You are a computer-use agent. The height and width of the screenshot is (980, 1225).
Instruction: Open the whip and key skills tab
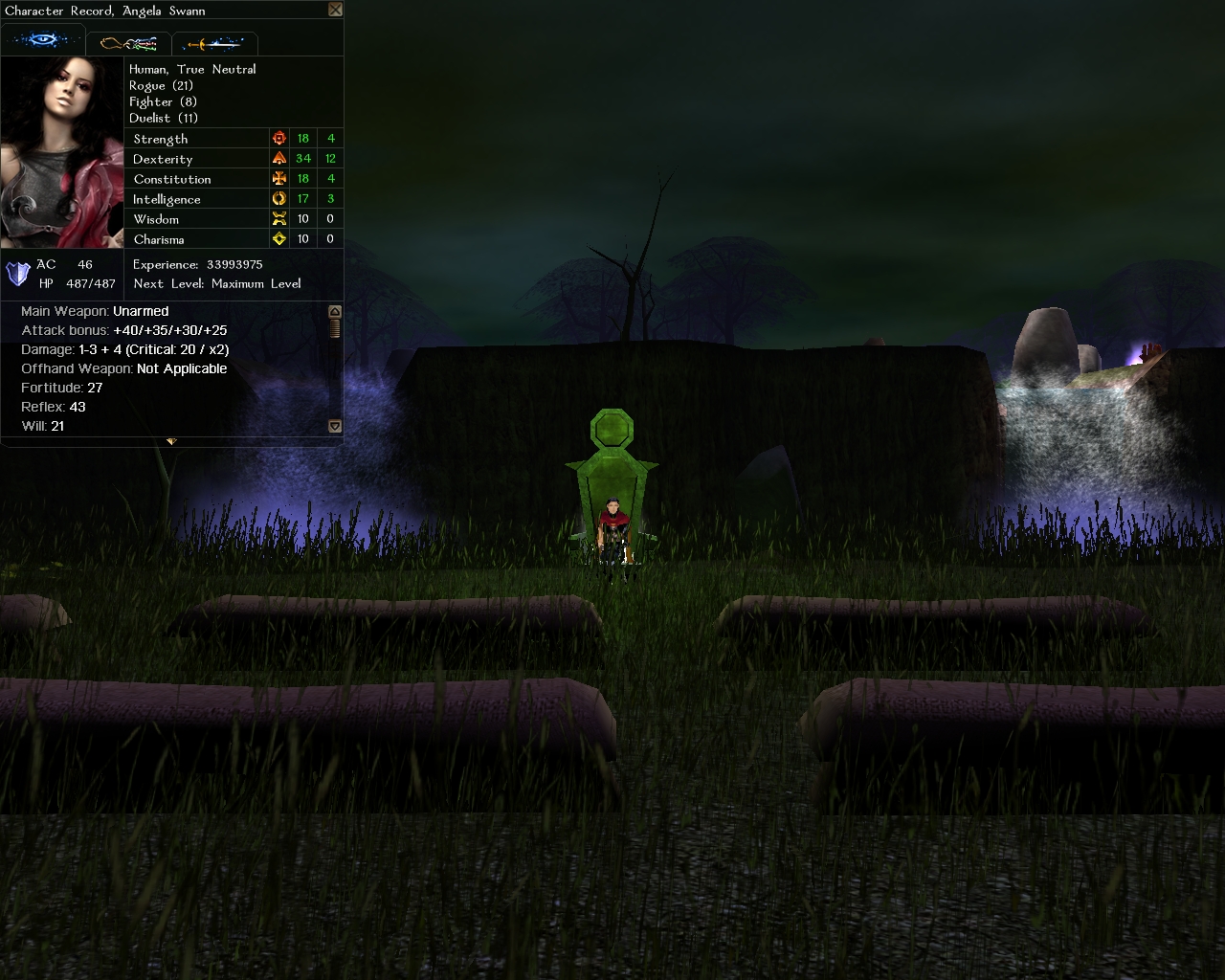coord(128,43)
